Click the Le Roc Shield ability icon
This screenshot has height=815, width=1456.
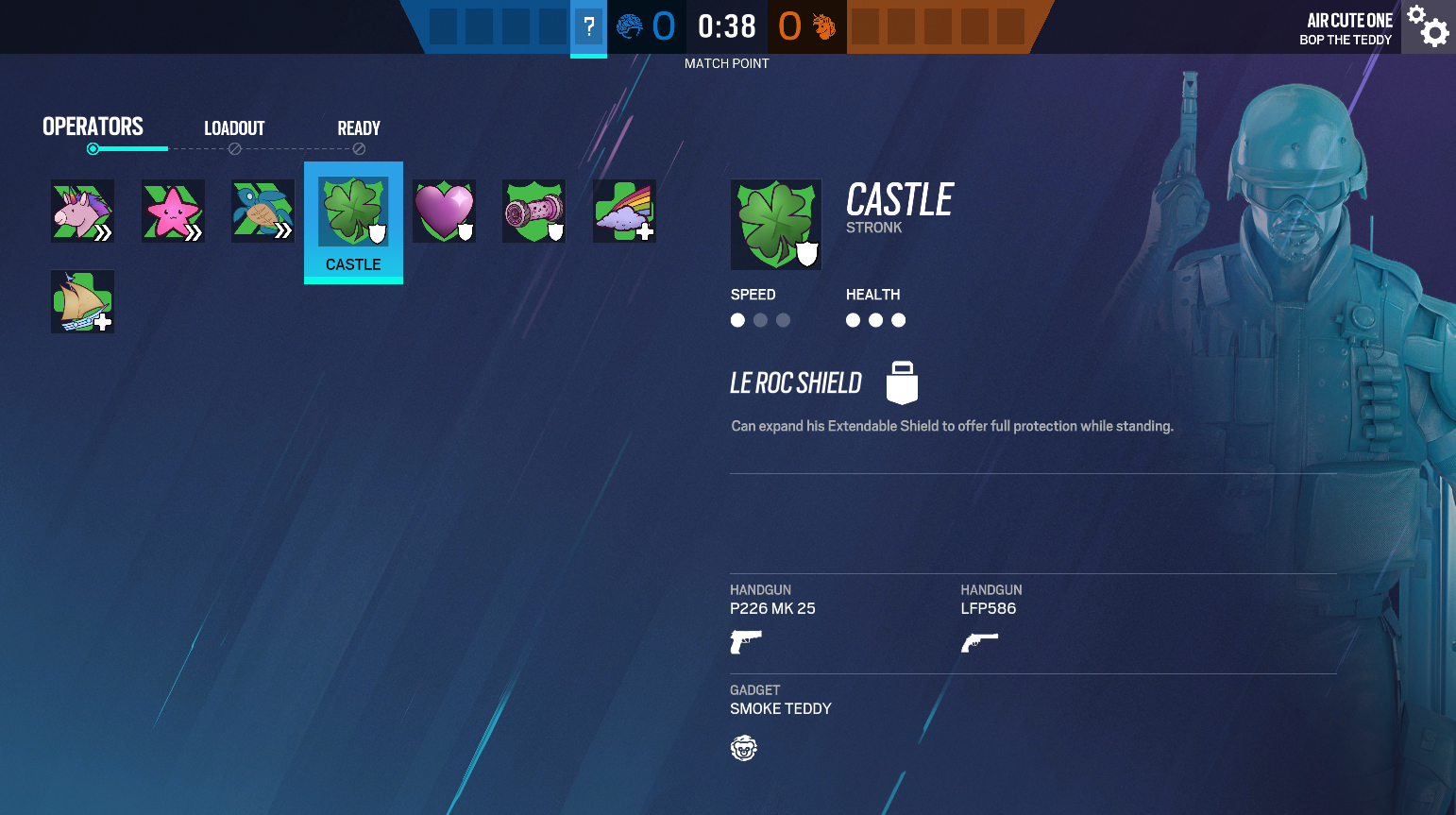click(902, 382)
